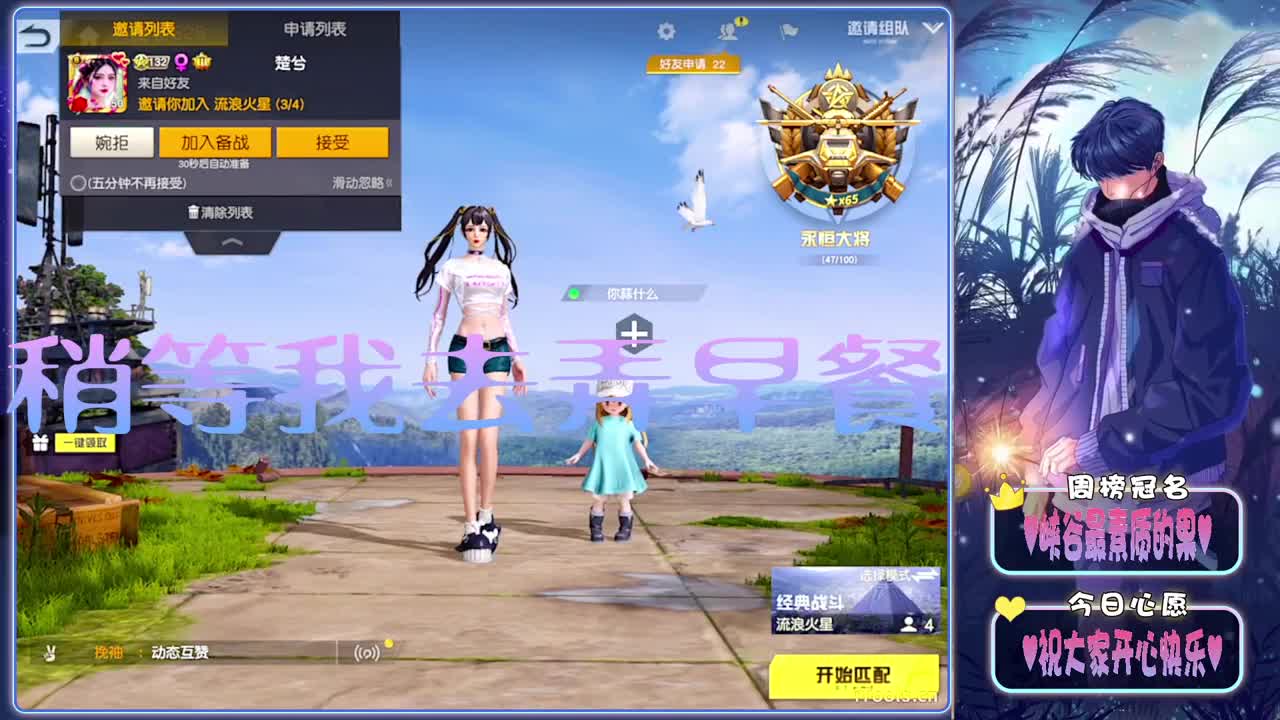Accept the invite with 接受 button

tap(333, 142)
